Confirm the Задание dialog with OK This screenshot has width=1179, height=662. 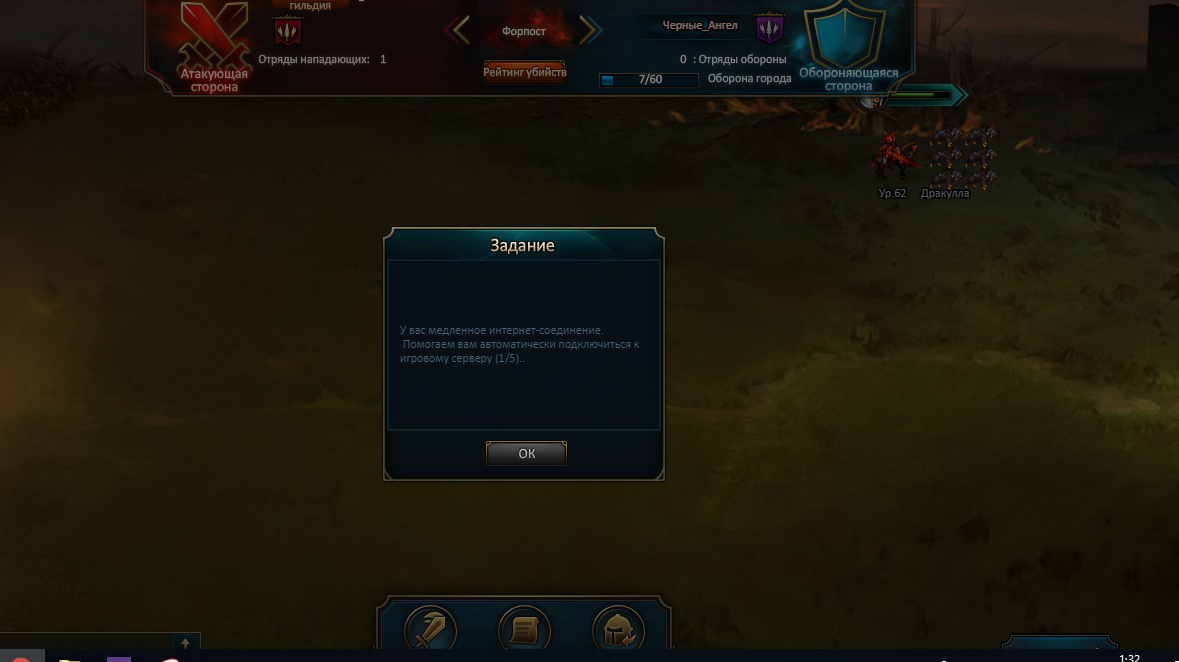[526, 453]
